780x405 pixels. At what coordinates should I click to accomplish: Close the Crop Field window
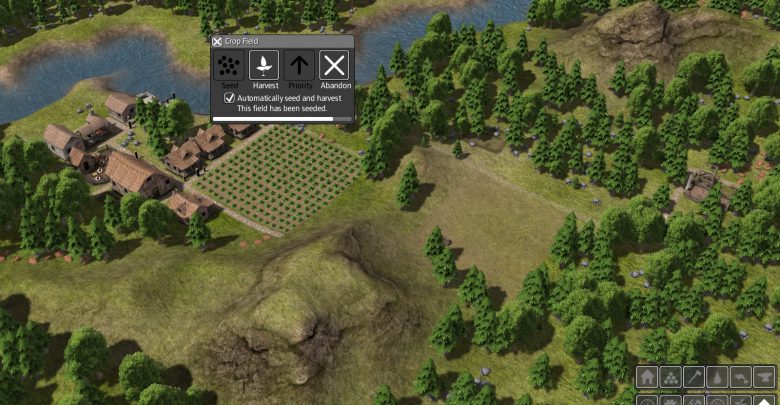[218, 41]
